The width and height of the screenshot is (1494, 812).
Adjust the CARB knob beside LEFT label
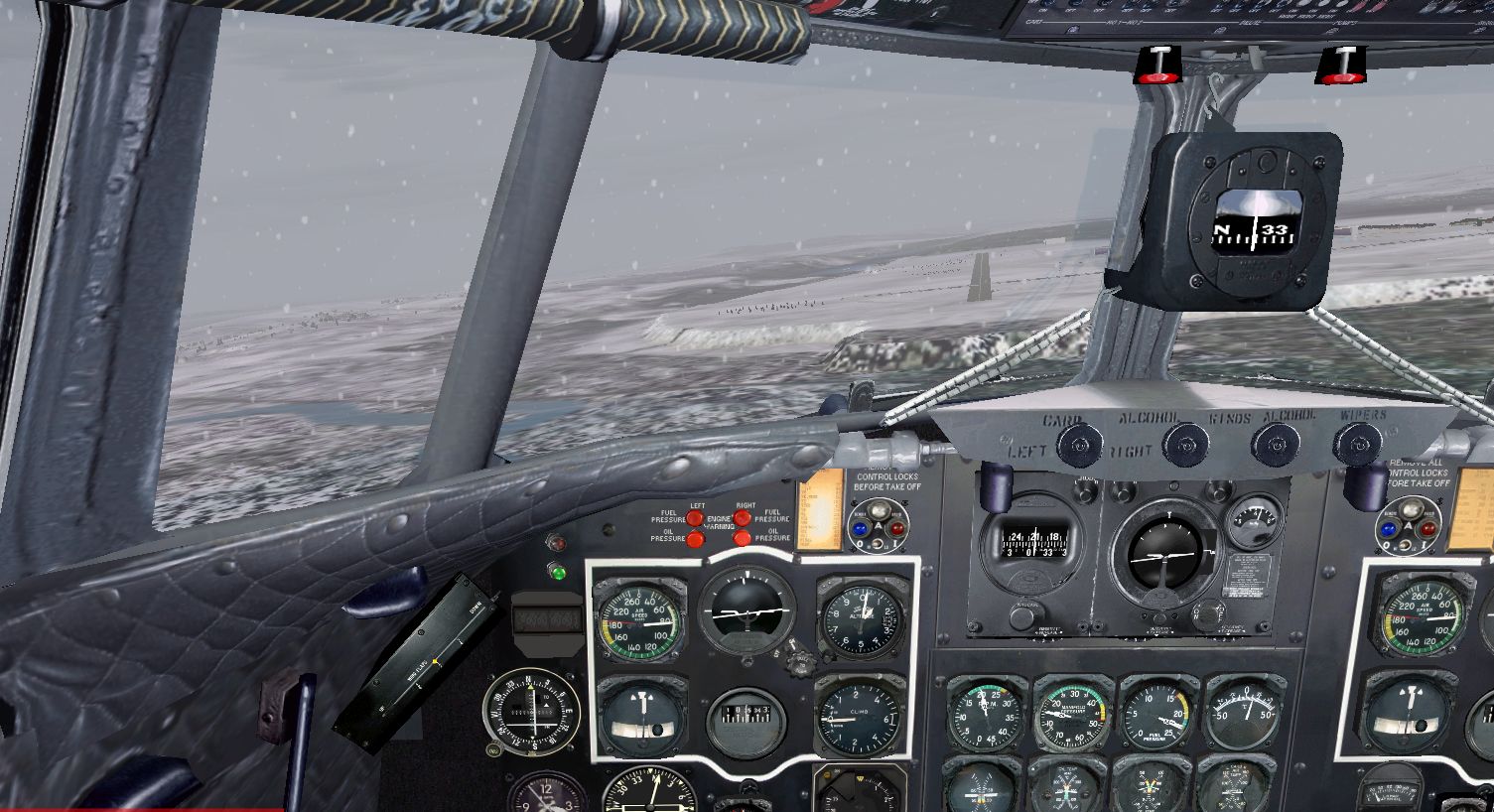[1079, 444]
